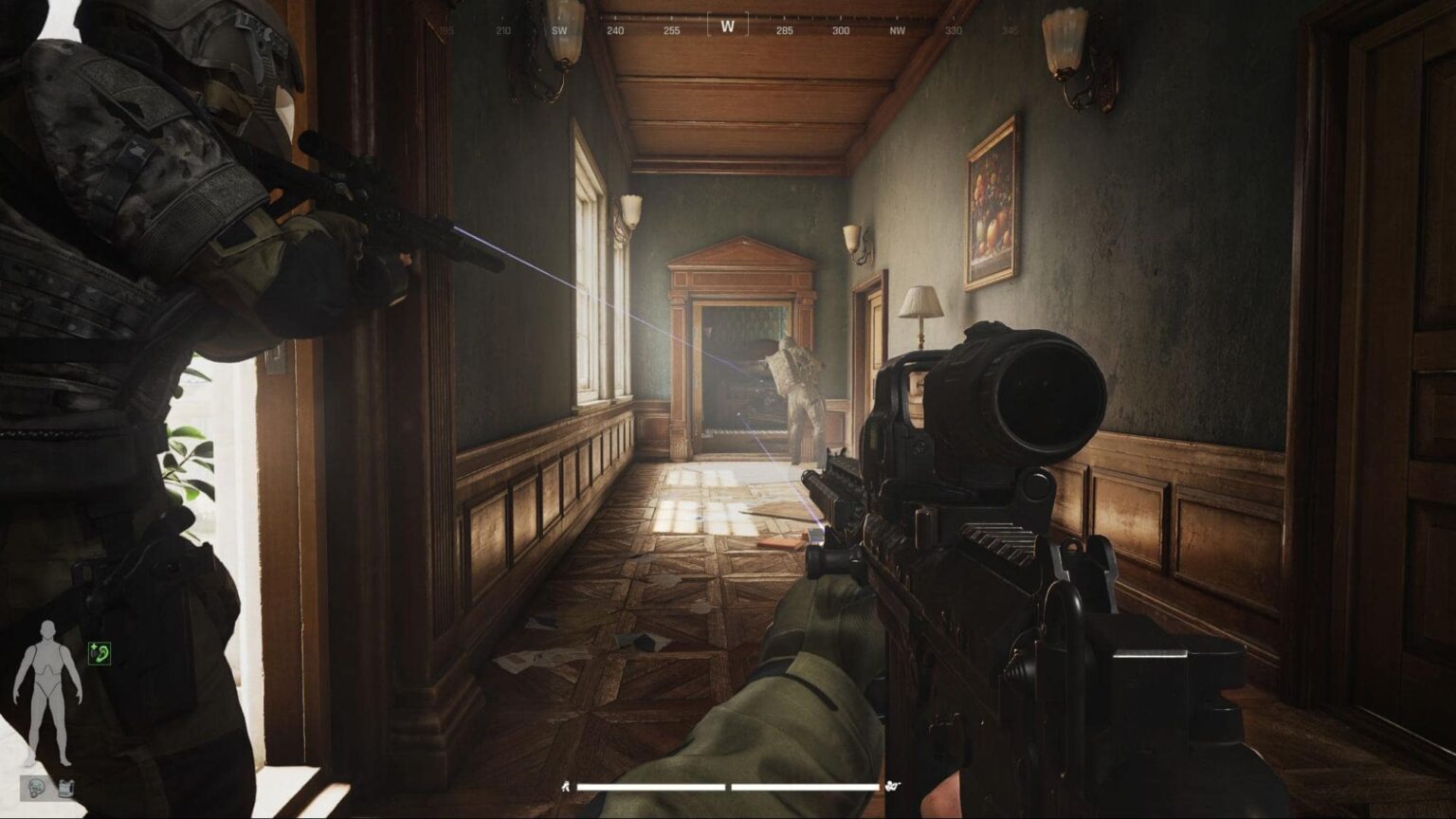Click the weapon-handling icon right of the arm stamina bar

[x=892, y=786]
